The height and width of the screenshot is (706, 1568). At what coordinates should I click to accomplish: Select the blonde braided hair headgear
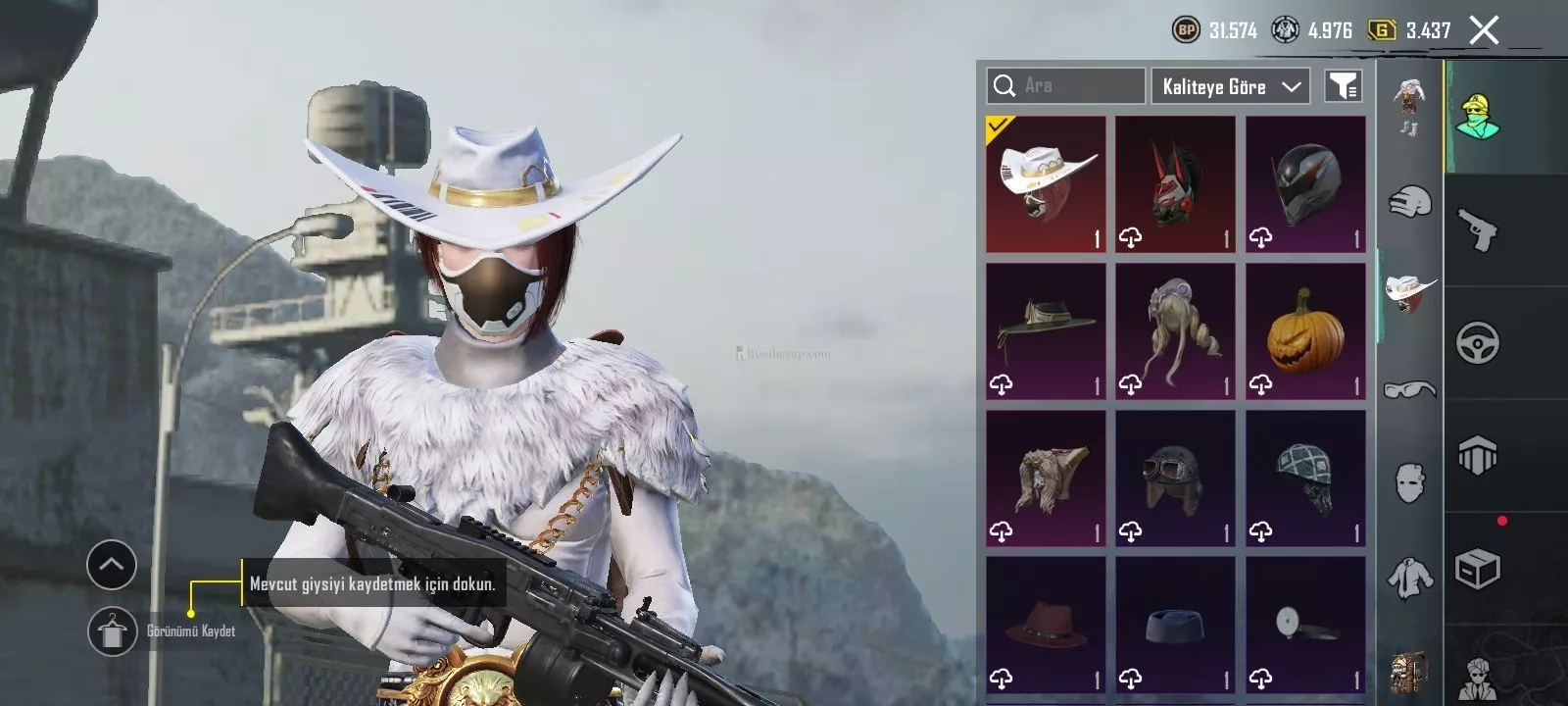coord(1175,331)
